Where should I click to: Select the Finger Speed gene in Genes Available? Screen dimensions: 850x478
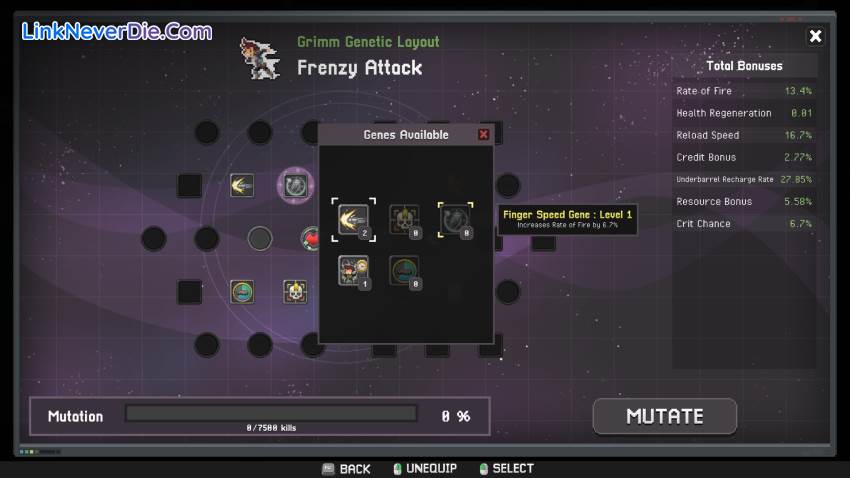(353, 219)
